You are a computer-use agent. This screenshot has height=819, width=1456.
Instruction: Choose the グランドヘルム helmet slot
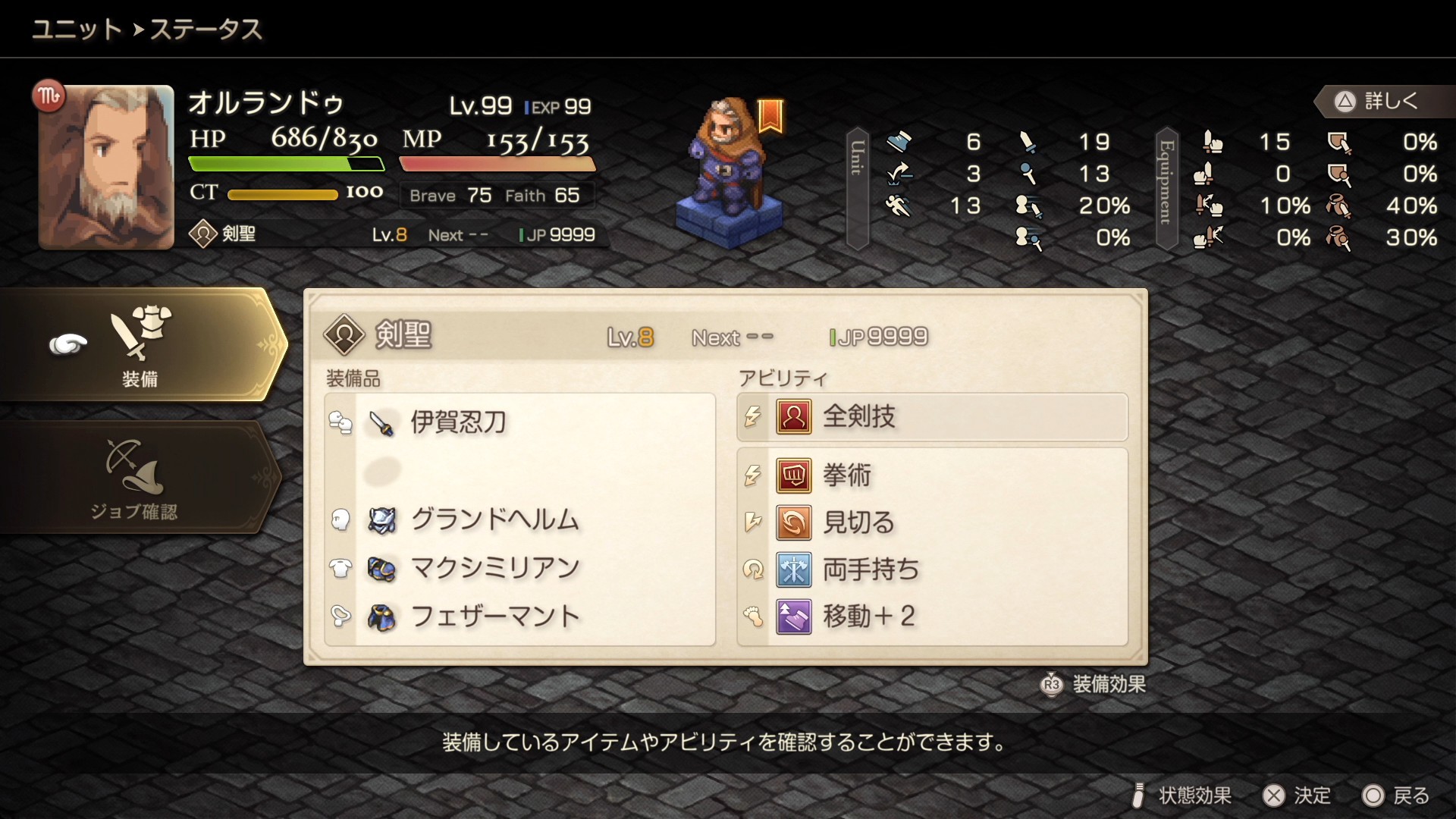click(520, 520)
